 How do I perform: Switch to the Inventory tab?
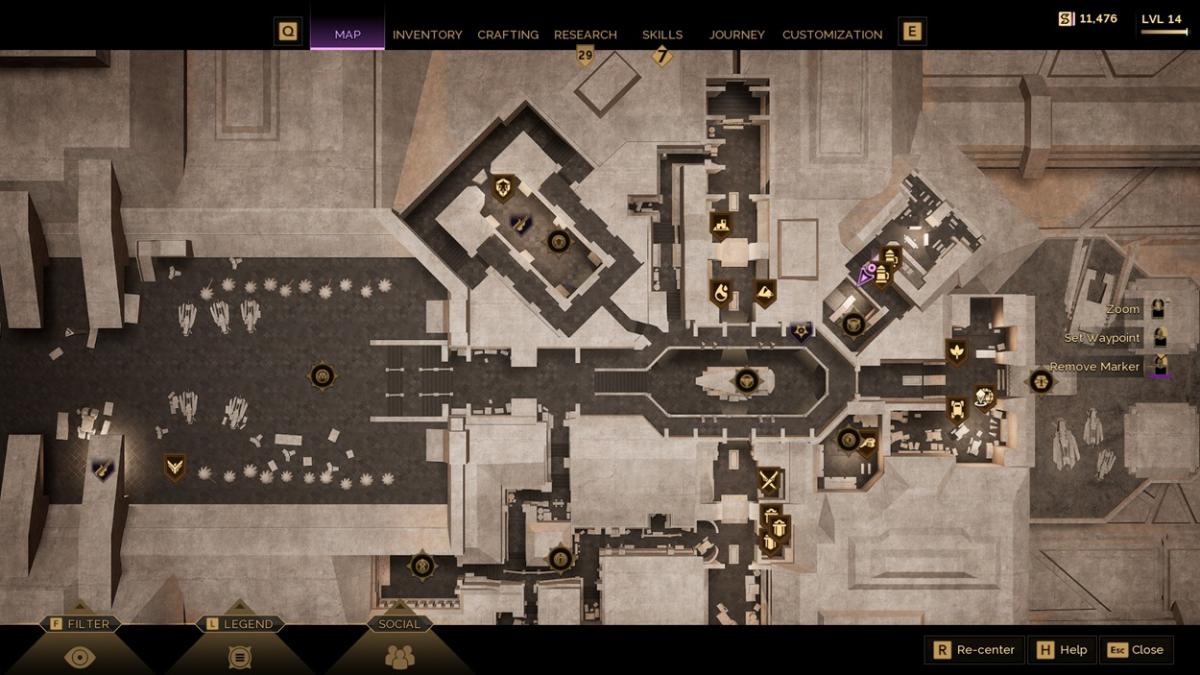point(427,34)
